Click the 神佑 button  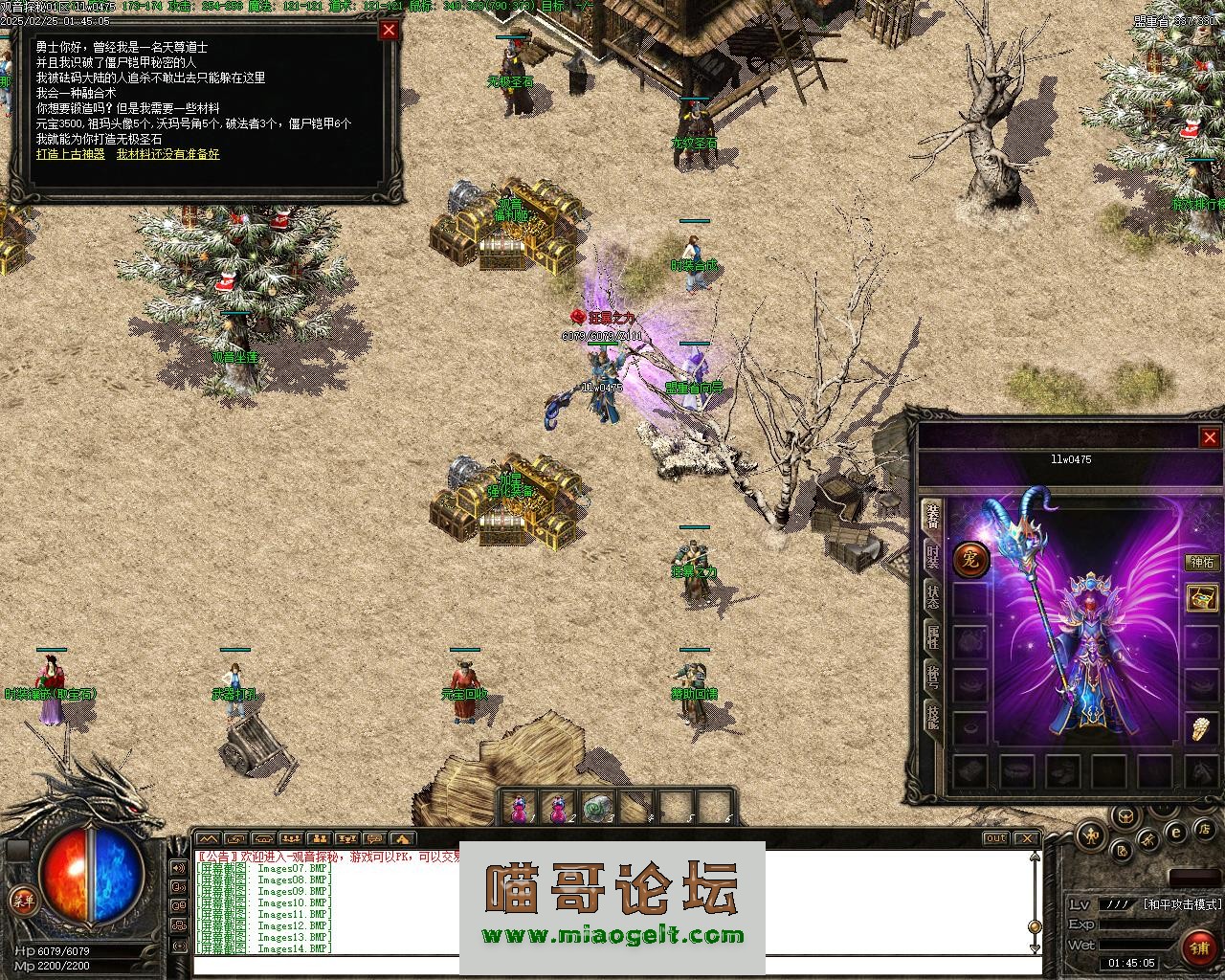coord(1202,563)
